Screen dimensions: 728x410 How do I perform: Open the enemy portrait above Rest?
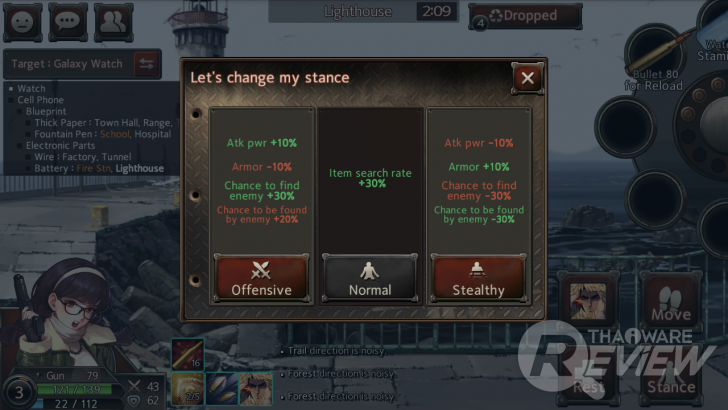[x=588, y=300]
